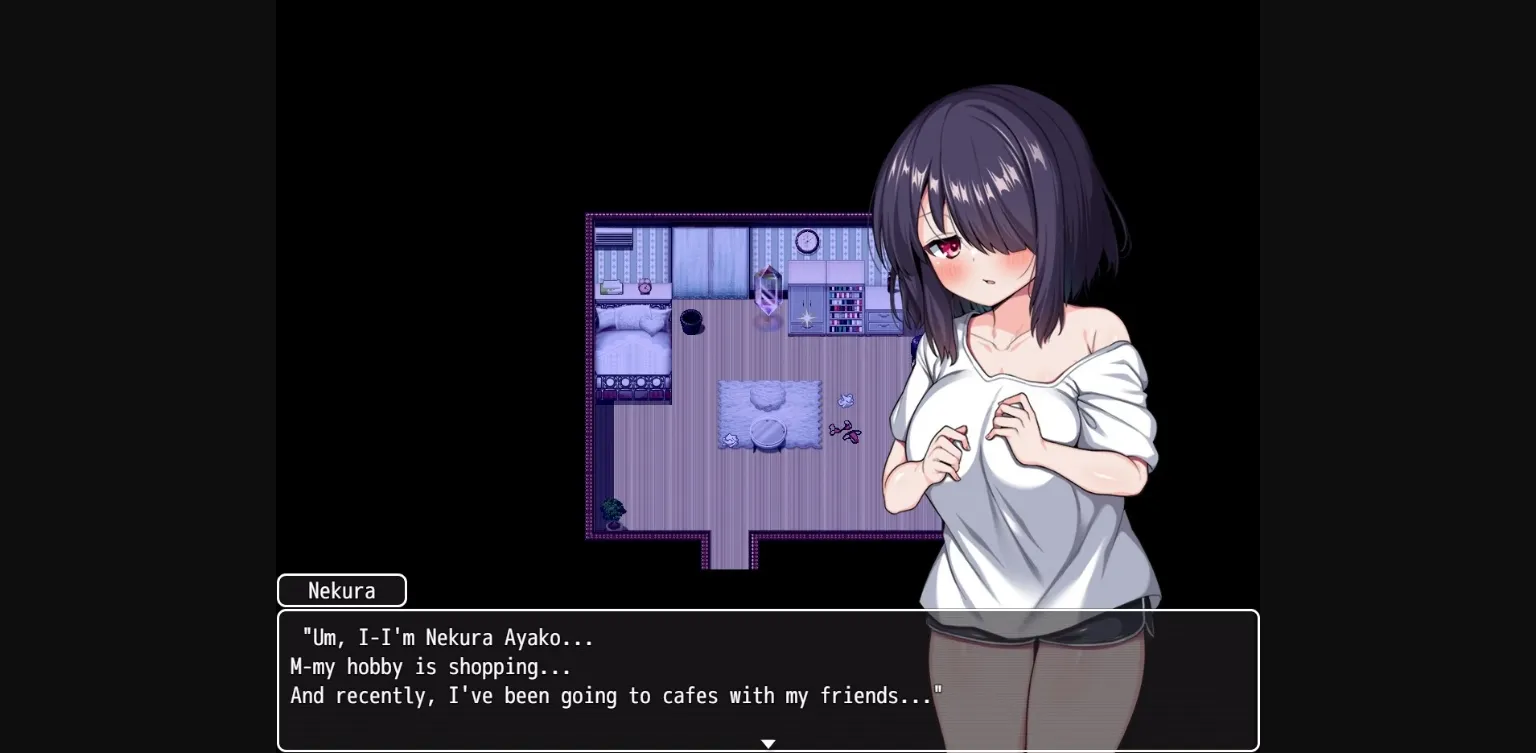Click the pink alarm clock on the shelf

coord(643,287)
